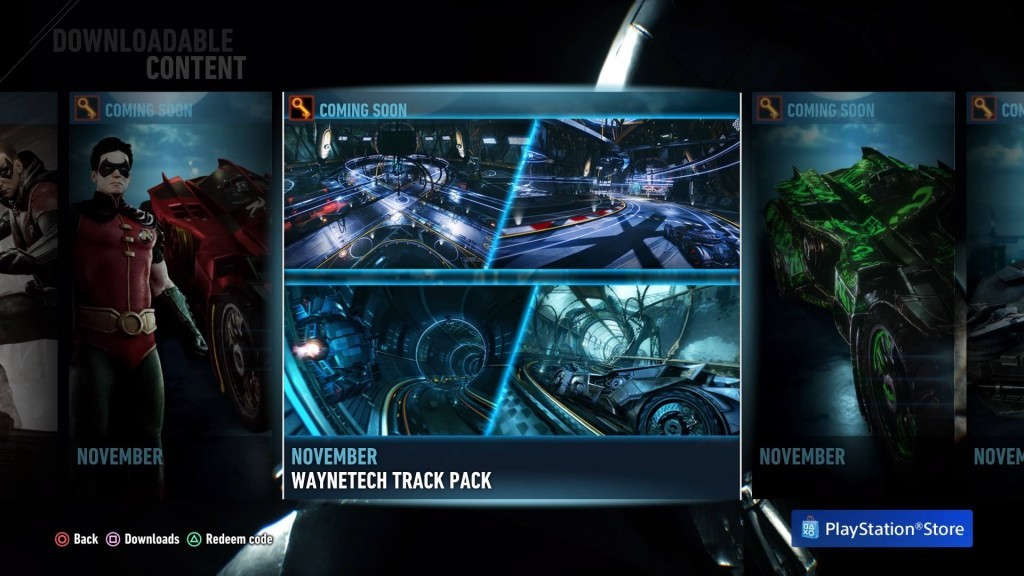This screenshot has width=1024, height=576.
Task: Select the WayneTech Track Pack card
Action: (512, 295)
